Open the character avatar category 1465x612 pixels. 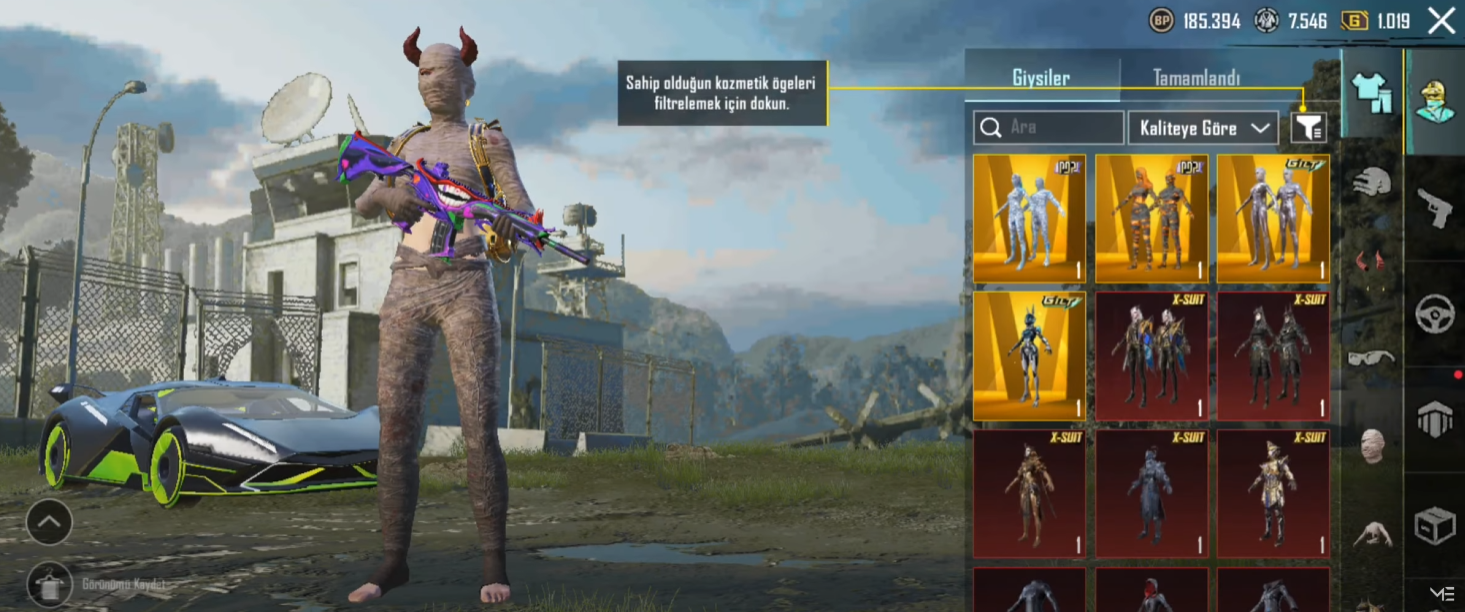(x=1435, y=99)
